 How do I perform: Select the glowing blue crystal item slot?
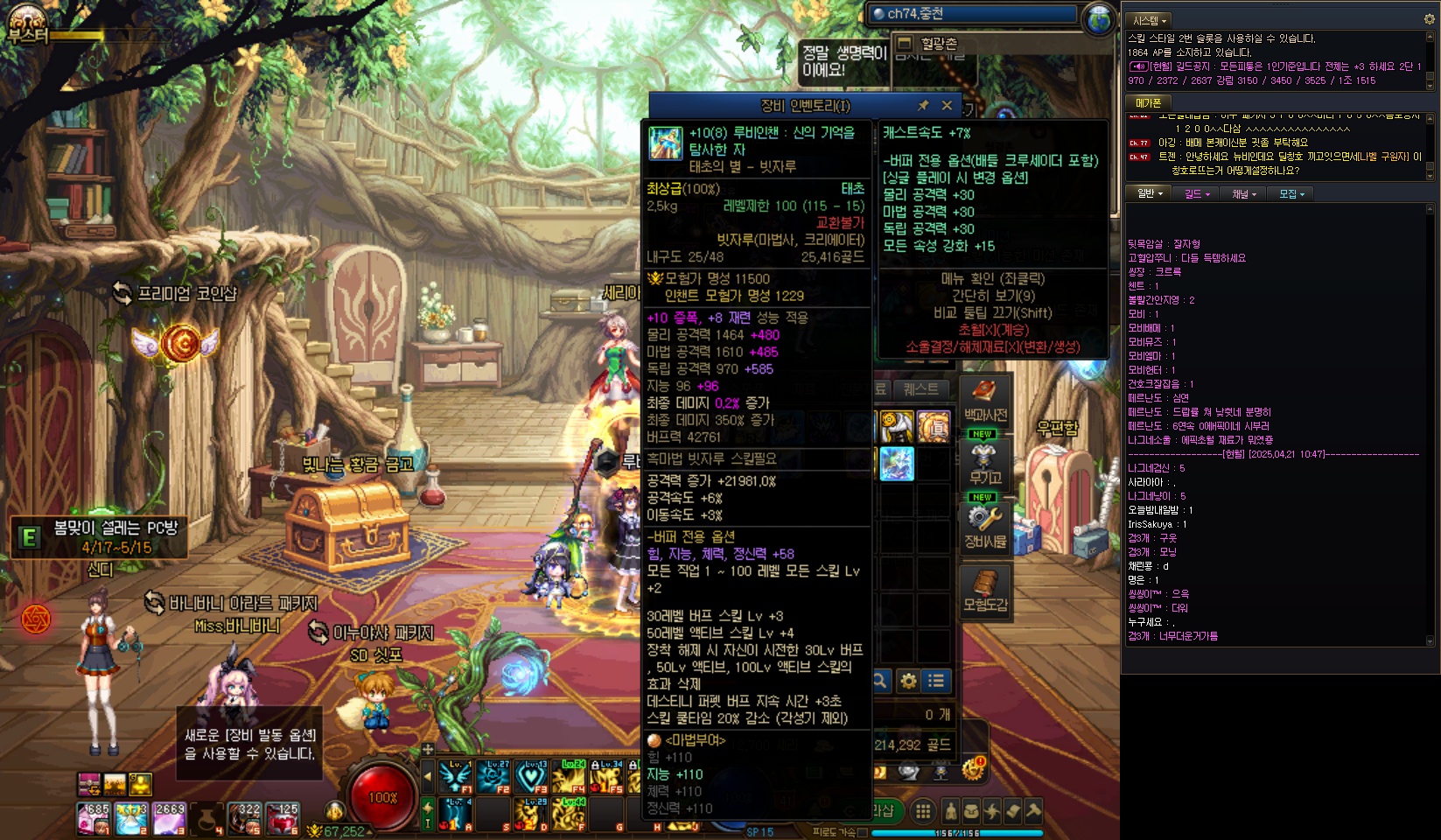[x=897, y=464]
